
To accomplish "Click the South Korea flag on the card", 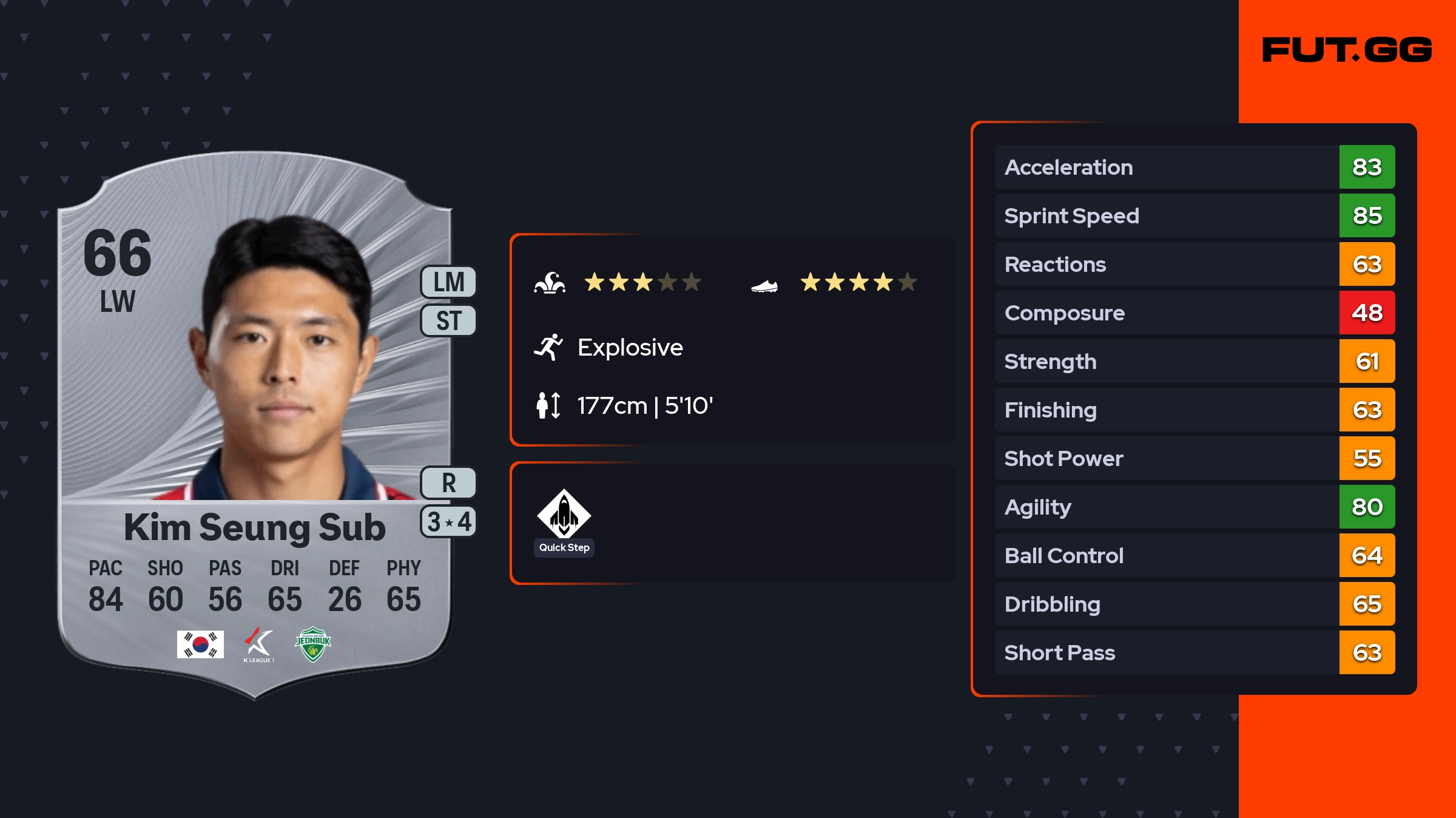I will click(x=200, y=644).
